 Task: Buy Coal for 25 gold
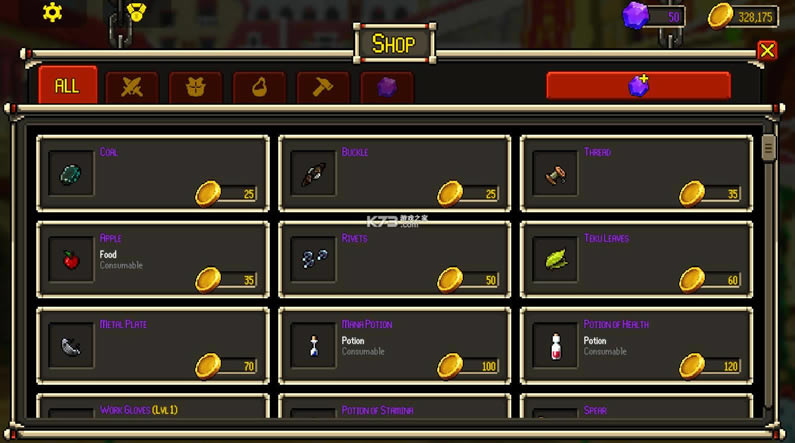[153, 173]
